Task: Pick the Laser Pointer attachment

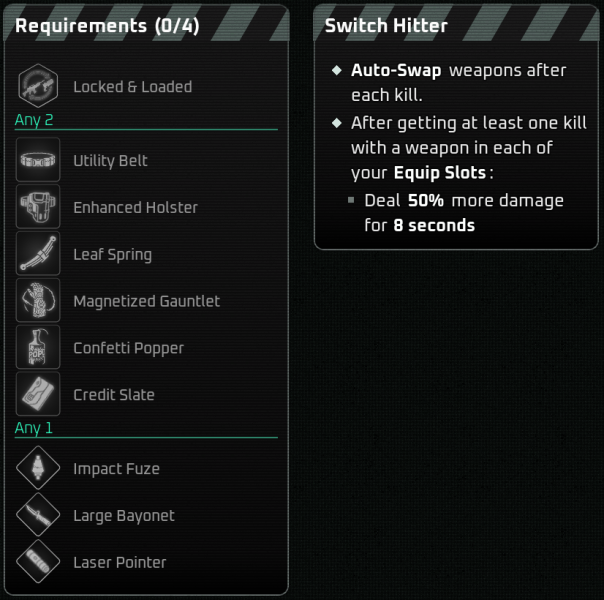Action: [119, 562]
